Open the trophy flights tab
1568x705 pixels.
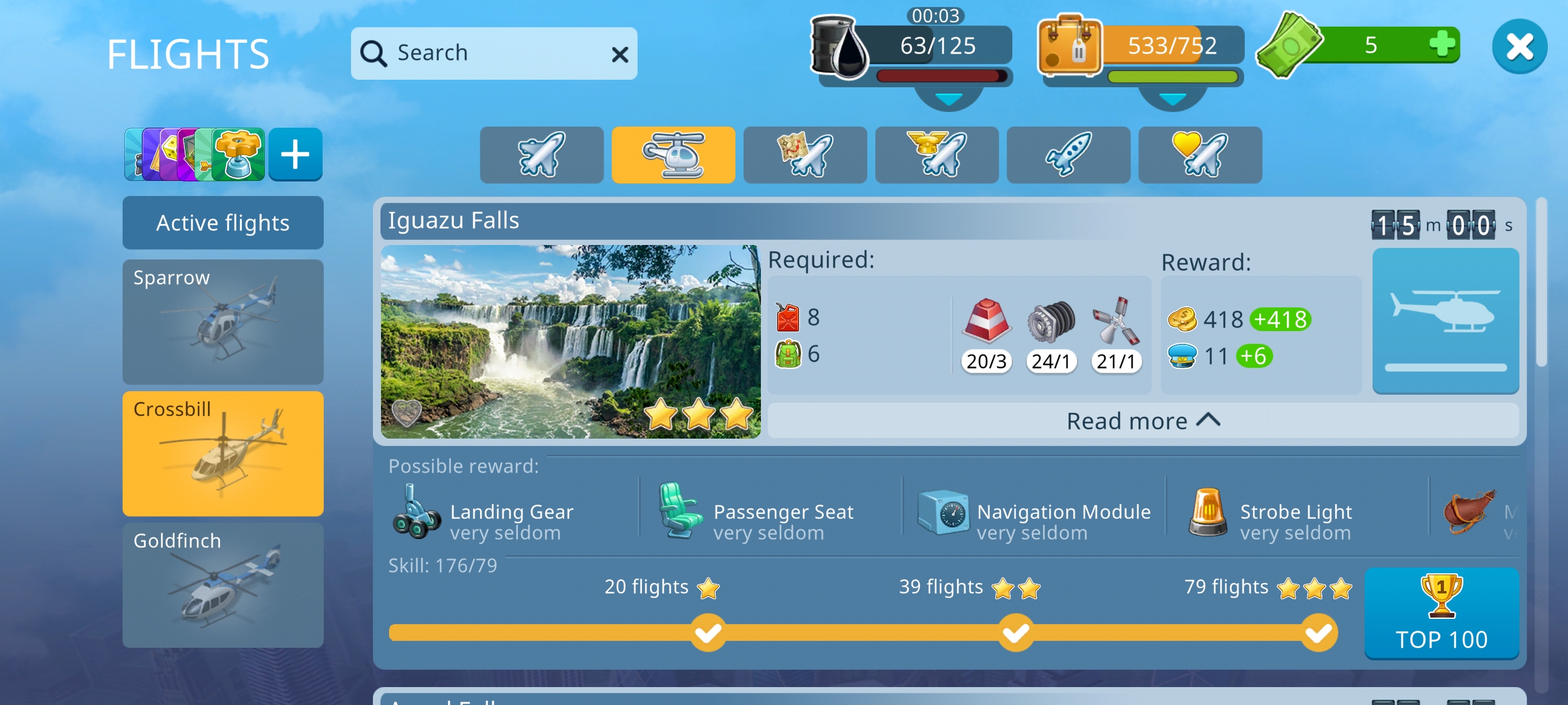tap(937, 154)
